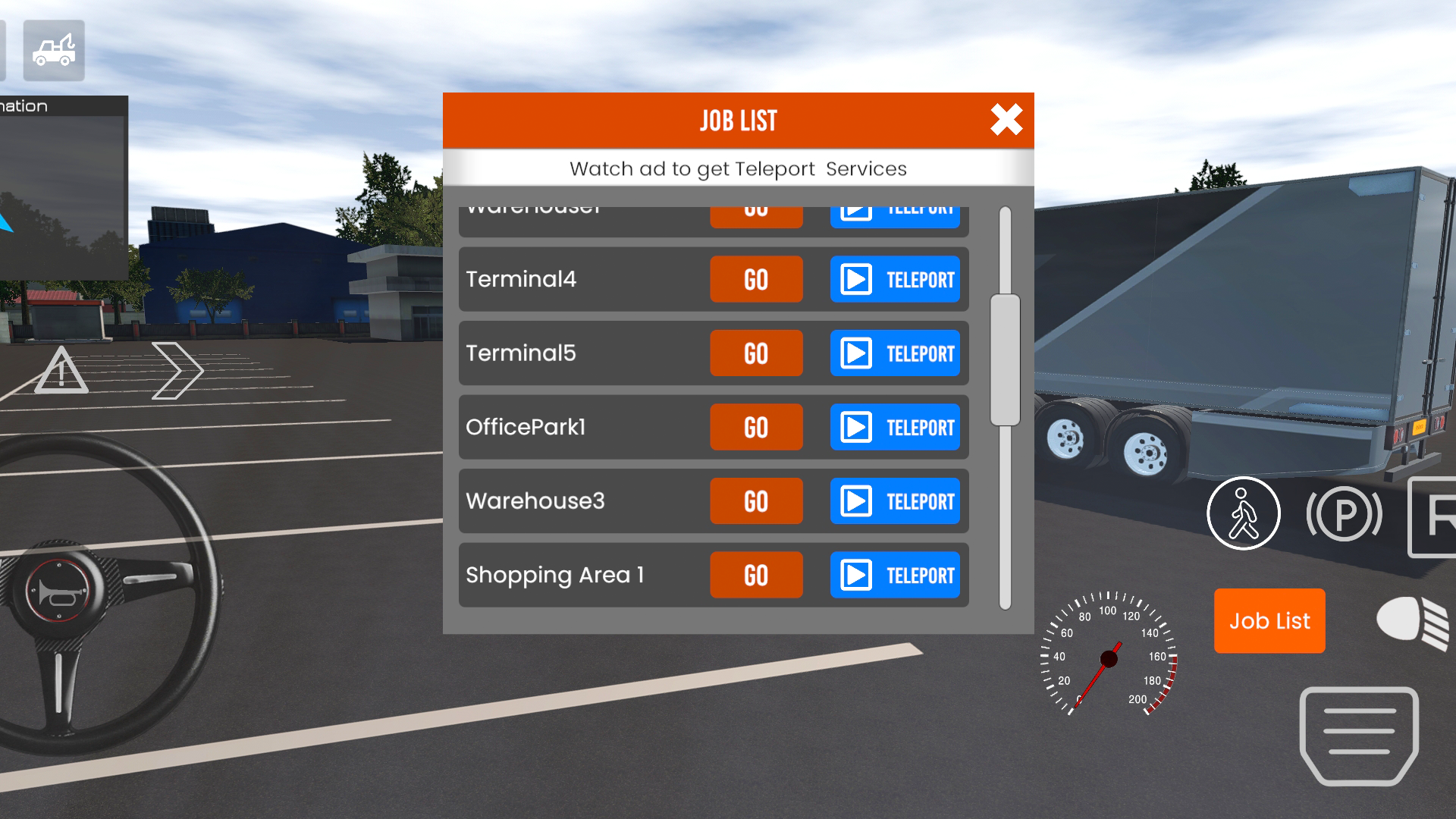The image size is (1456, 819).
Task: Enable parking brake
Action: pyautogui.click(x=1344, y=513)
